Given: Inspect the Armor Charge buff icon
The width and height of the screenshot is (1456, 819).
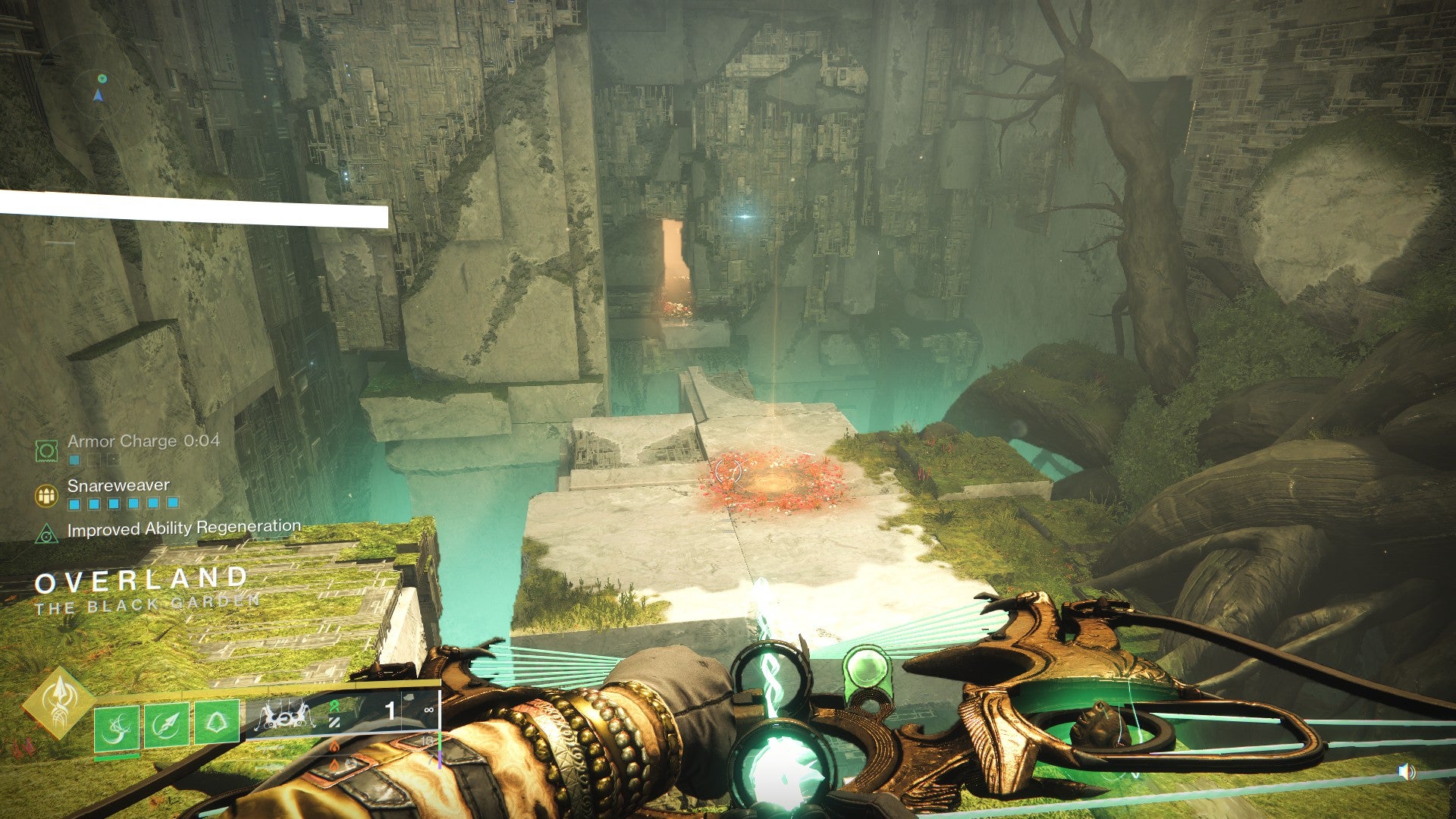Looking at the screenshot, I should [46, 451].
